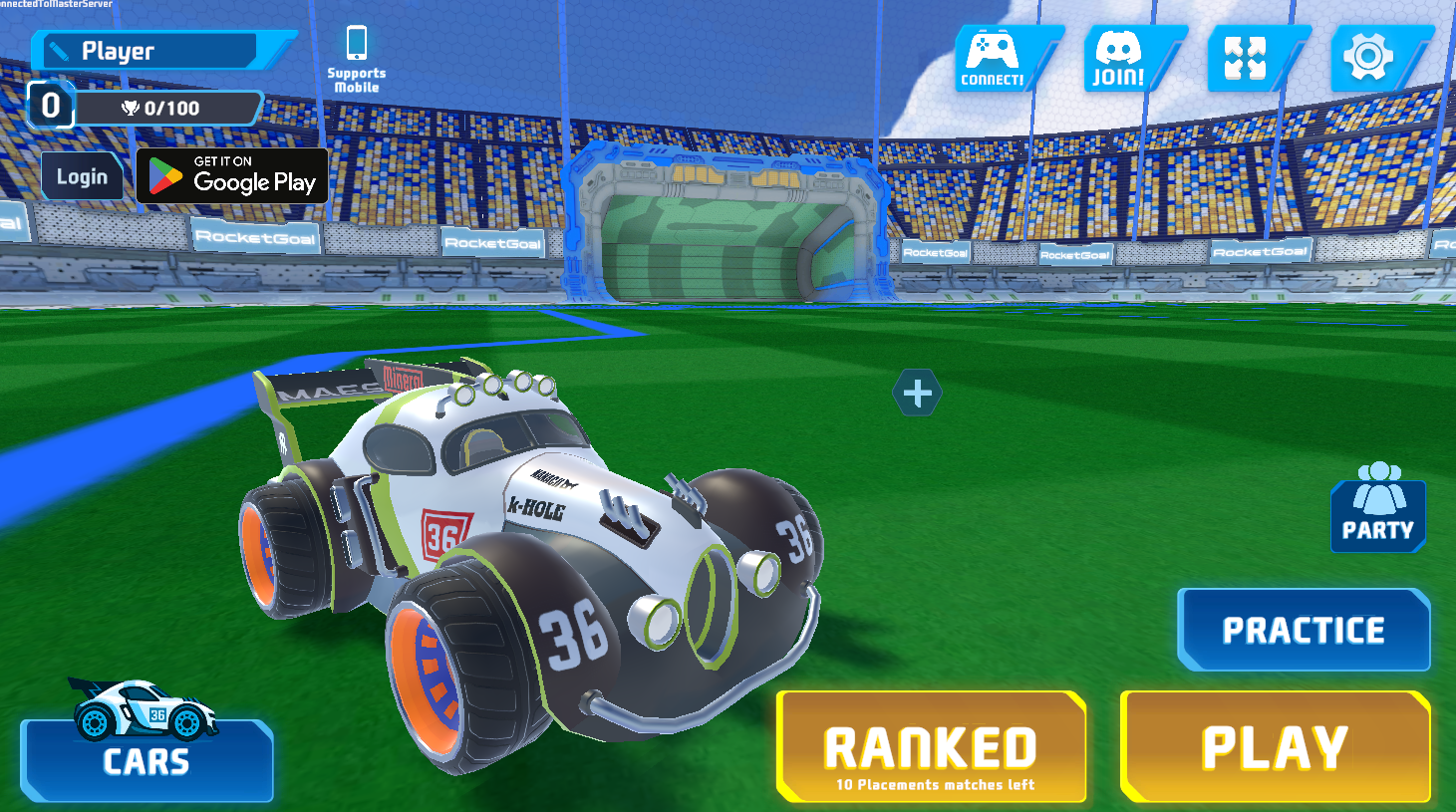Start a Practice session
Screen dimensions: 1456x812
pos(1303,629)
